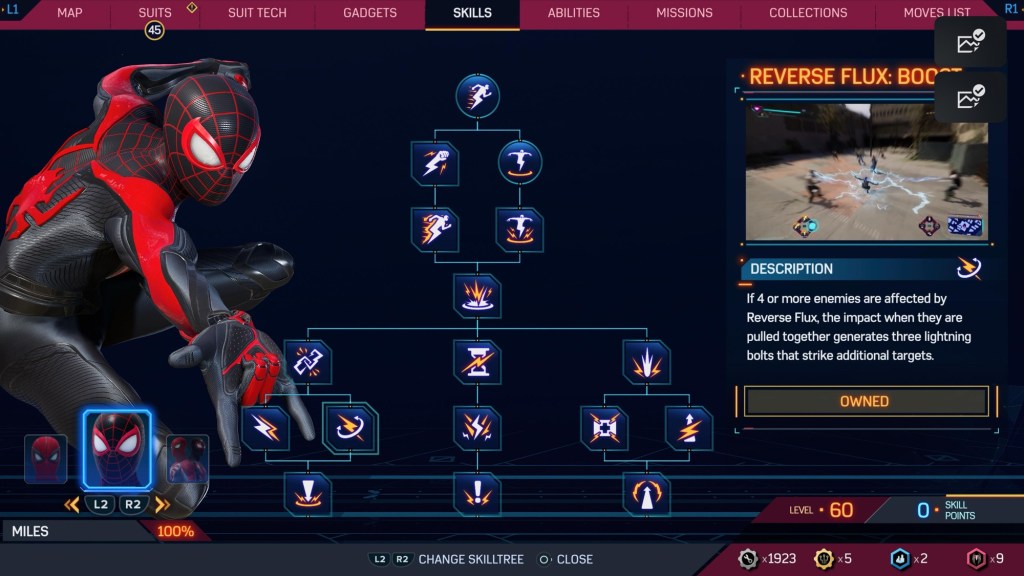Click the Owned button for the skill
Screen dimensions: 1024x576
[x=864, y=401]
